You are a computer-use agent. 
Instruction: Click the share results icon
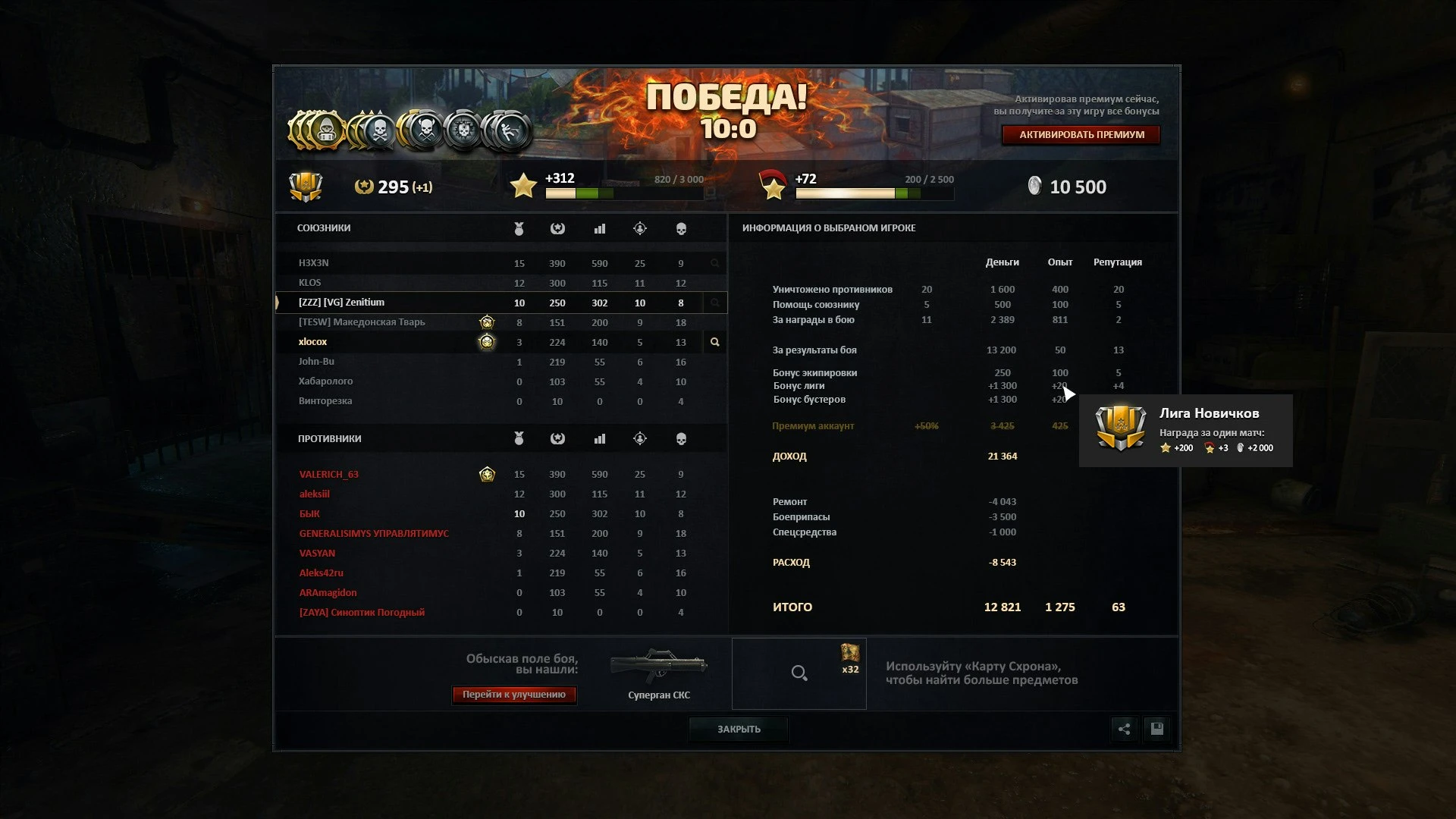1125,729
